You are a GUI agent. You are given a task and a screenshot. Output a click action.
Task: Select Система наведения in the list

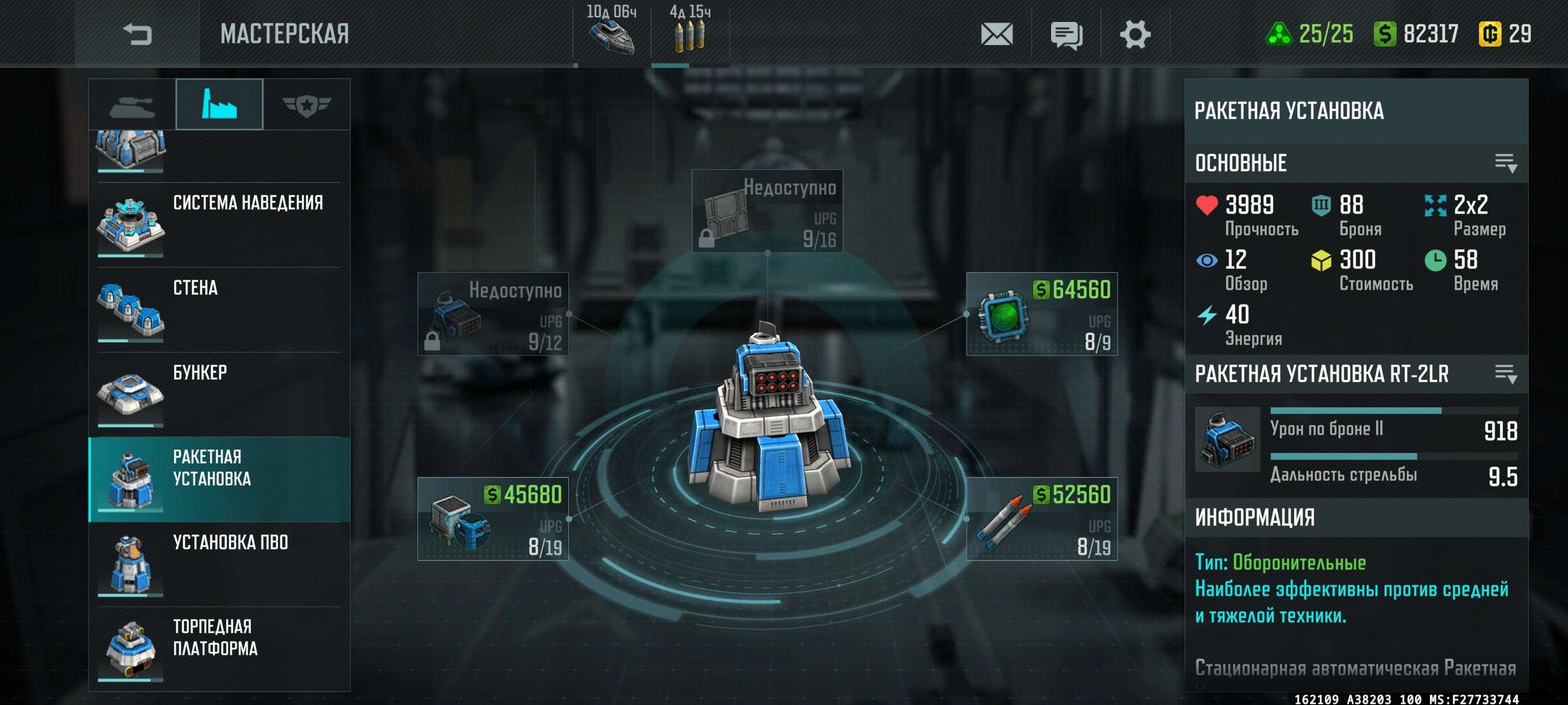click(x=219, y=225)
